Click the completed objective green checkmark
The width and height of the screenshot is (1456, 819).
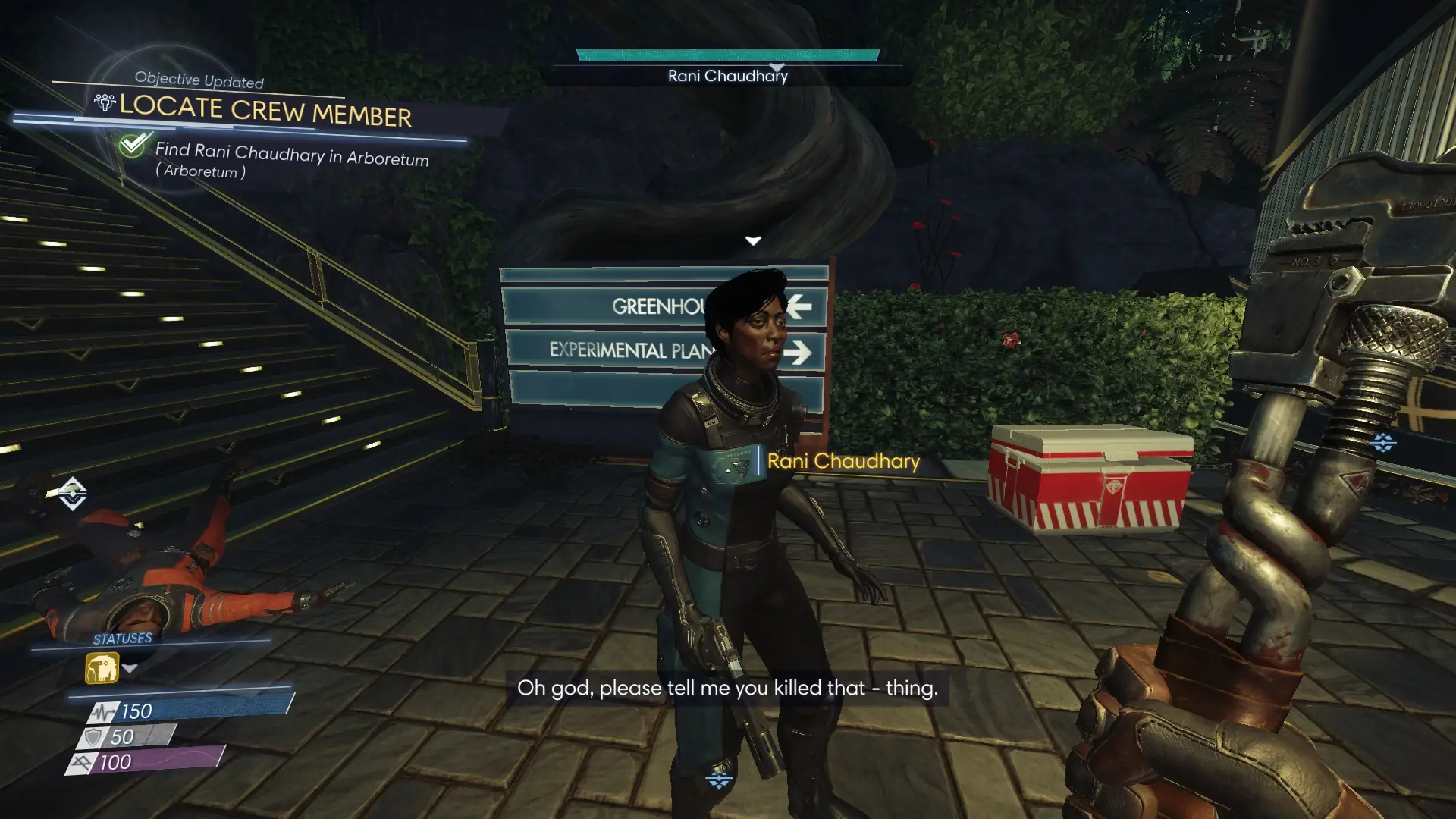133,144
